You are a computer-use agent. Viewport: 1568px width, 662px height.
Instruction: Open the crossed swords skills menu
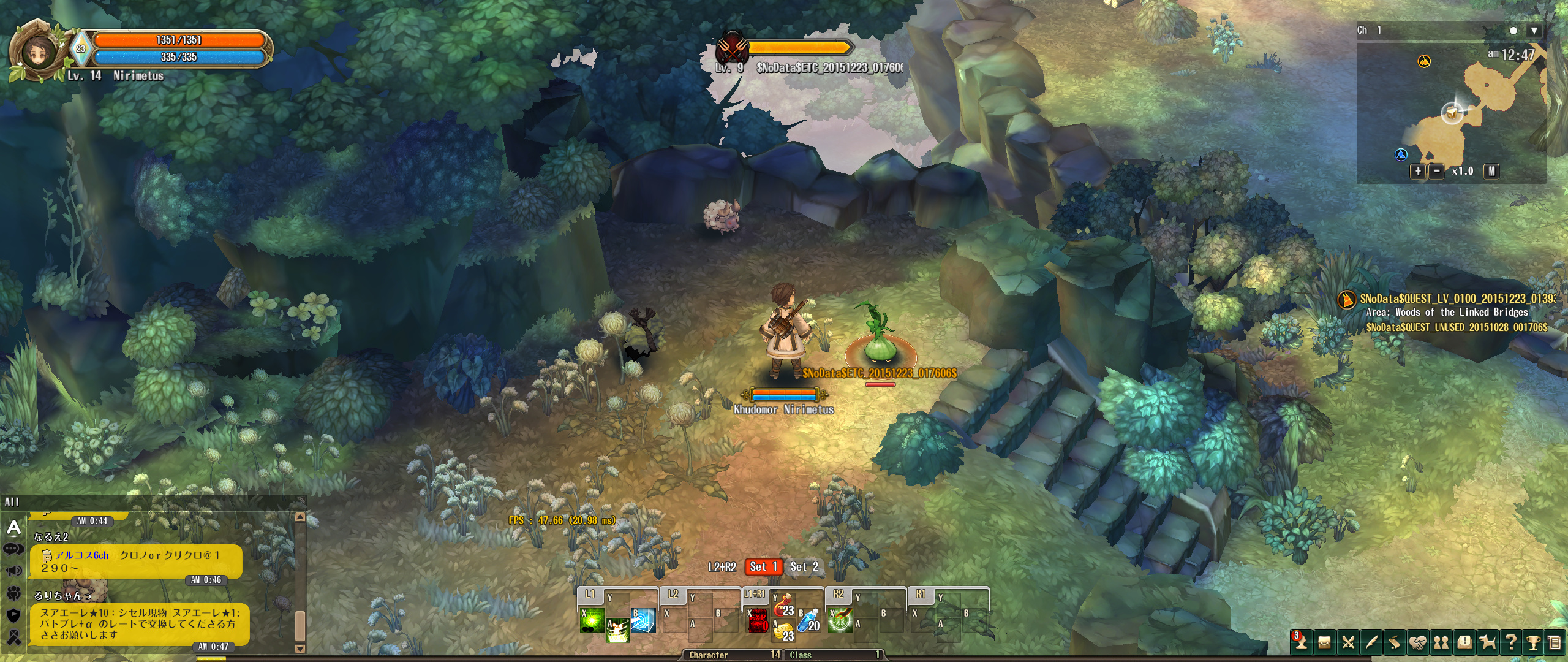[1347, 642]
